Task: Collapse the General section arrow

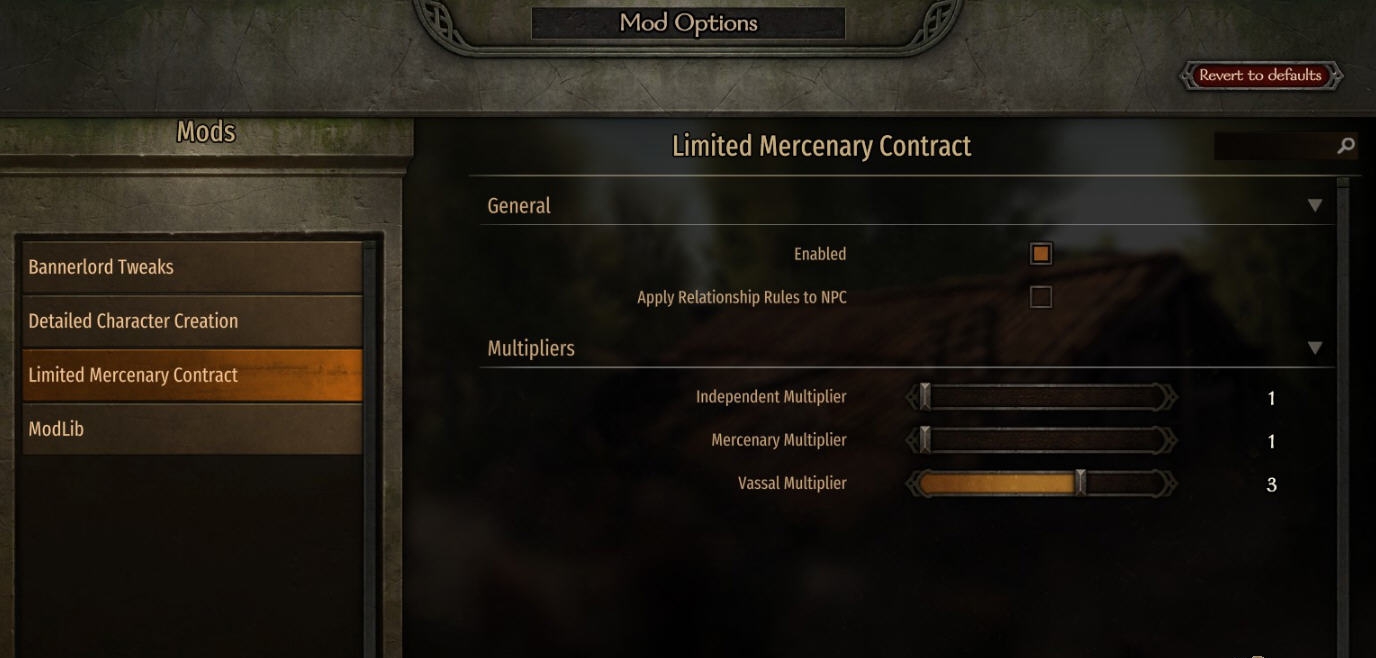Action: point(1314,206)
